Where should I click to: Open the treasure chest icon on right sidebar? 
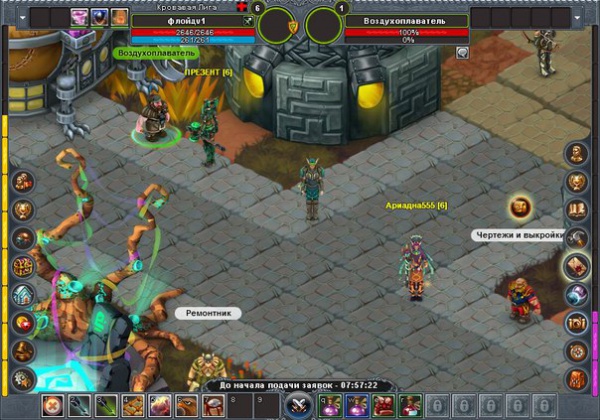pos(576,322)
